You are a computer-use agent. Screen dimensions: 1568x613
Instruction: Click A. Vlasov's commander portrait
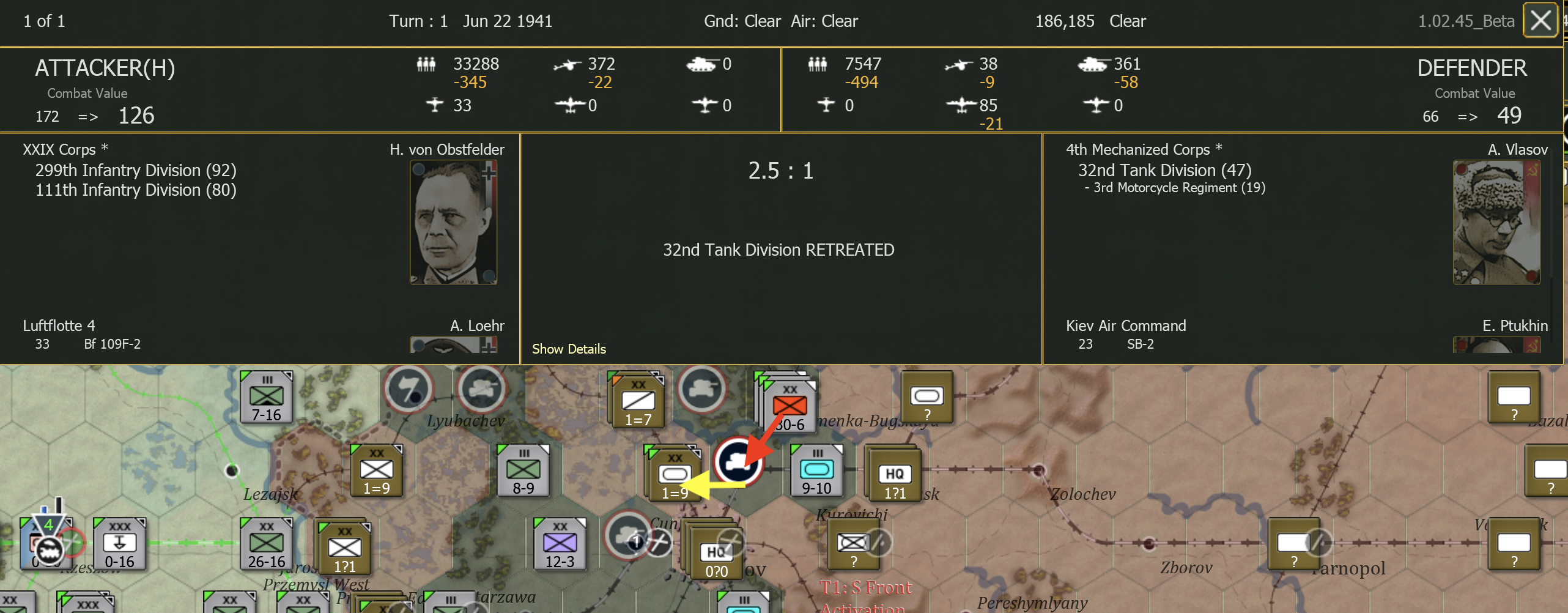(x=1496, y=222)
